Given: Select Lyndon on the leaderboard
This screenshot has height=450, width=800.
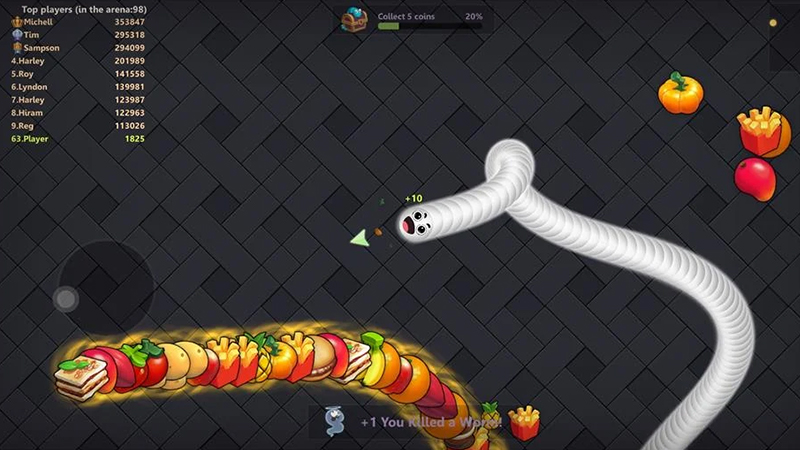Looking at the screenshot, I should click(77, 87).
